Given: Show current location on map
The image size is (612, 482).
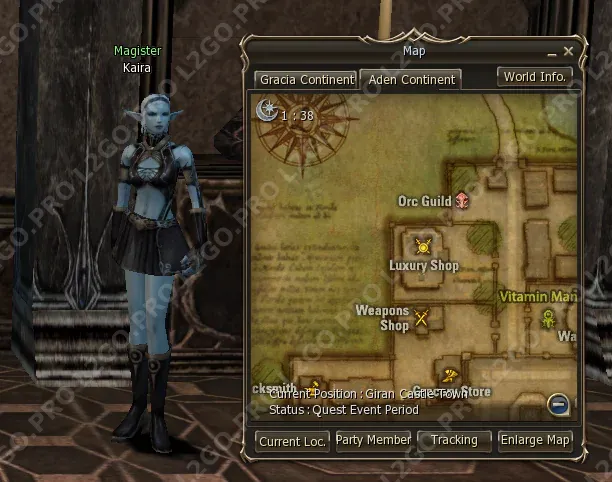Looking at the screenshot, I should pyautogui.click(x=293, y=440).
